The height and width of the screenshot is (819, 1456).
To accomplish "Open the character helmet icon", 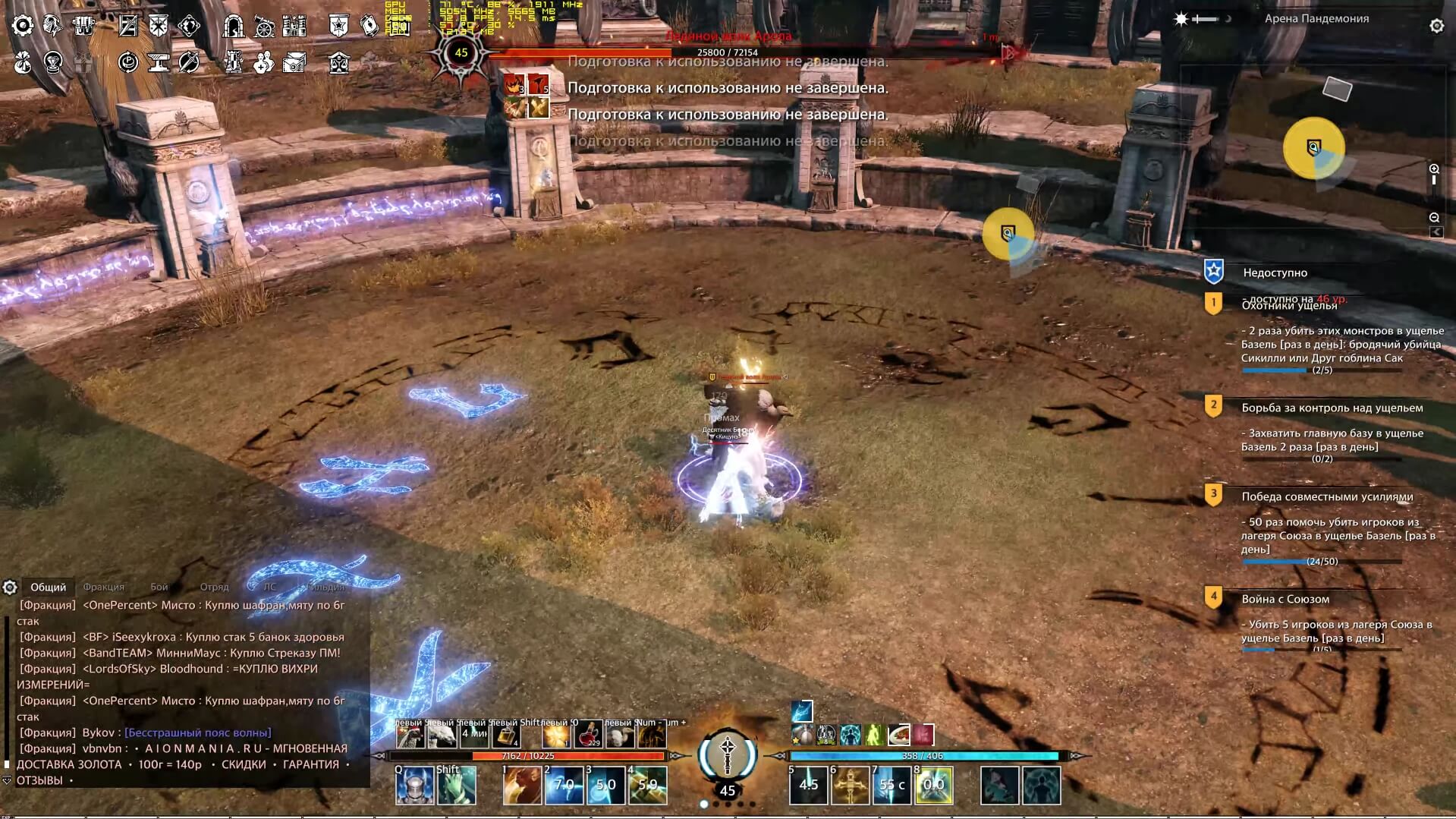I will pyautogui.click(x=52, y=24).
